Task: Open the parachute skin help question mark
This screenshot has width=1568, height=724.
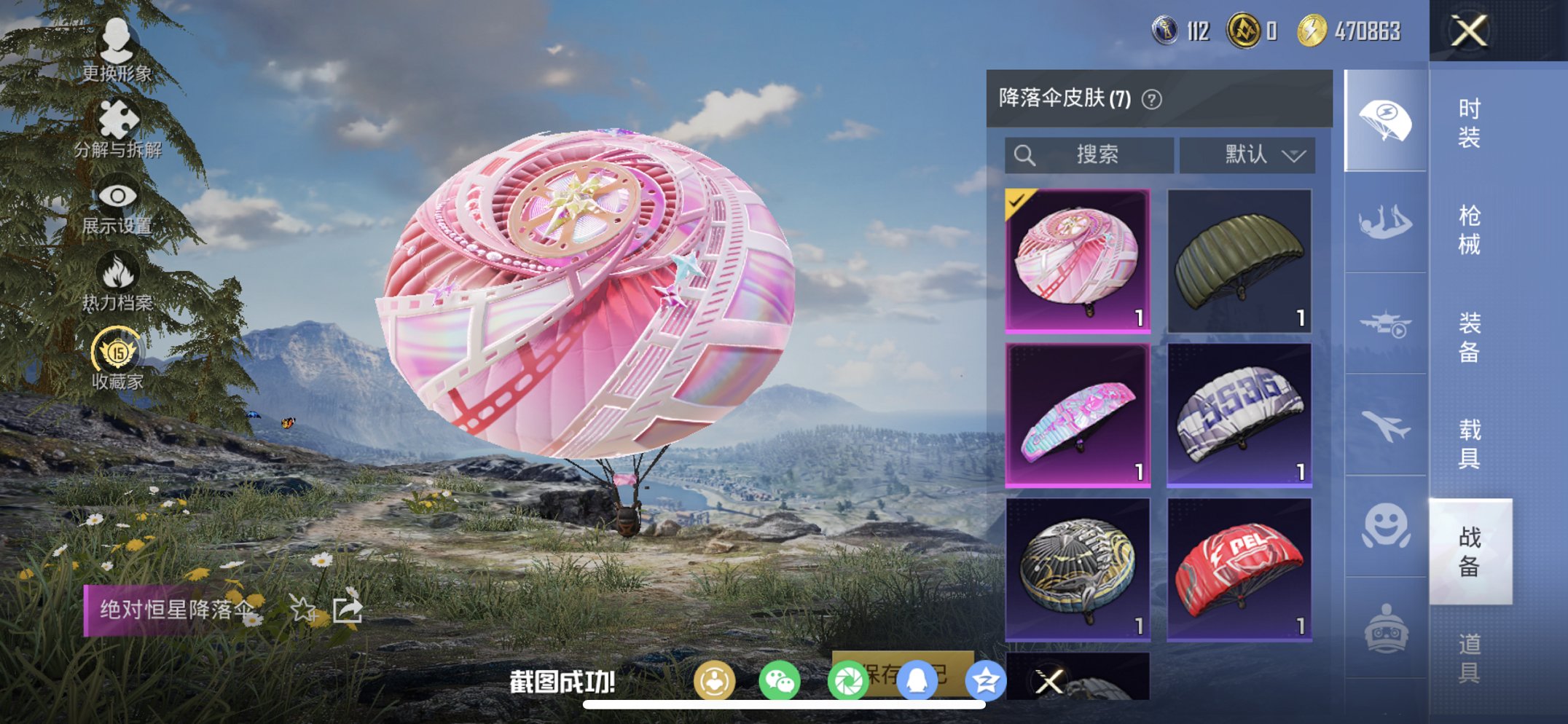Action: (x=1153, y=98)
